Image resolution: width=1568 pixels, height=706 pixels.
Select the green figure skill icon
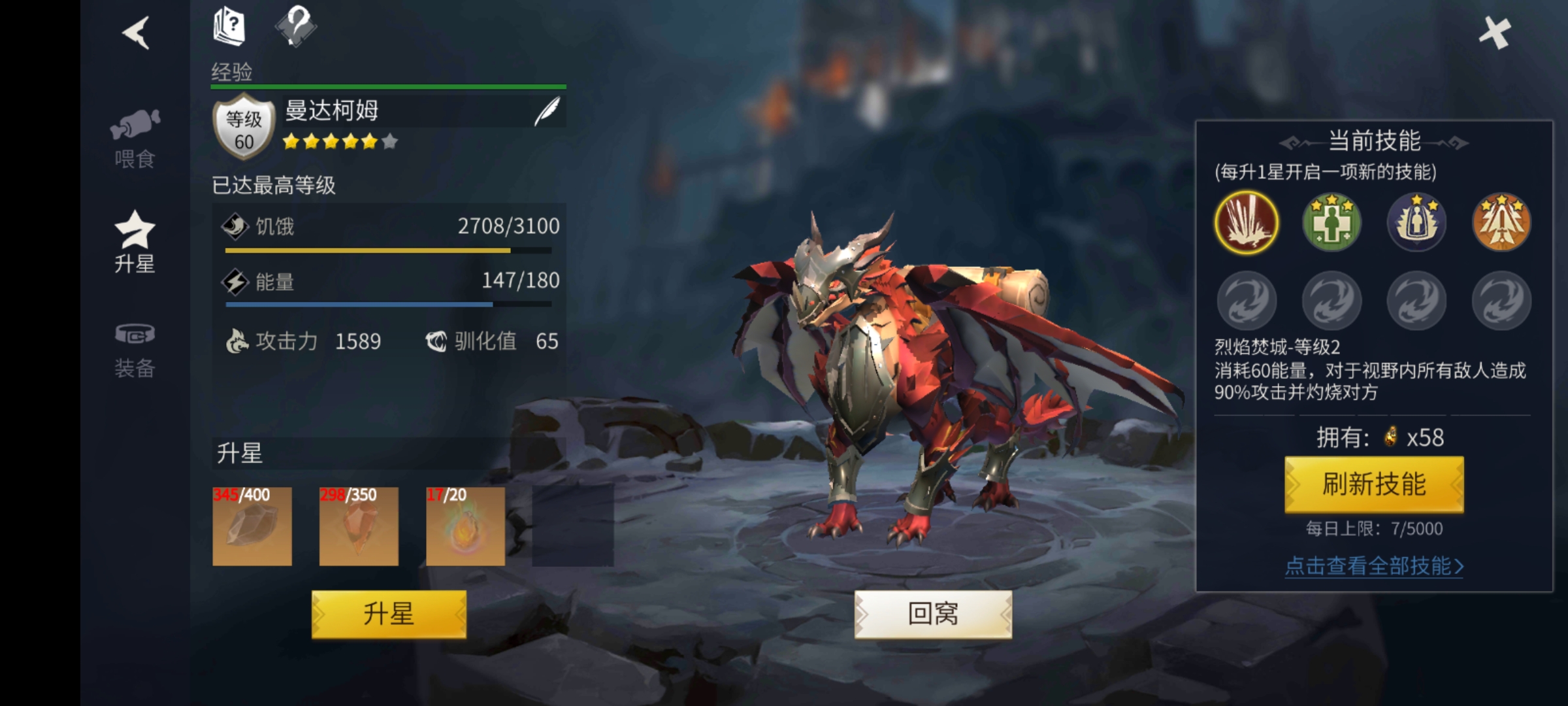click(x=1331, y=223)
